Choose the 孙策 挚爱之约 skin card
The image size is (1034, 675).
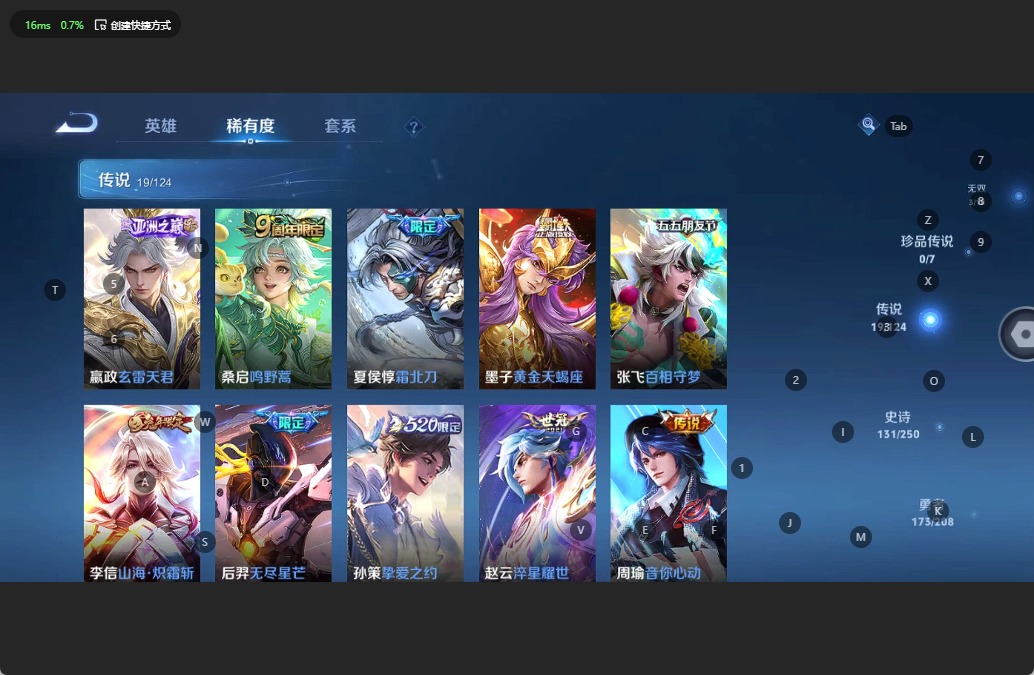pyautogui.click(x=405, y=492)
